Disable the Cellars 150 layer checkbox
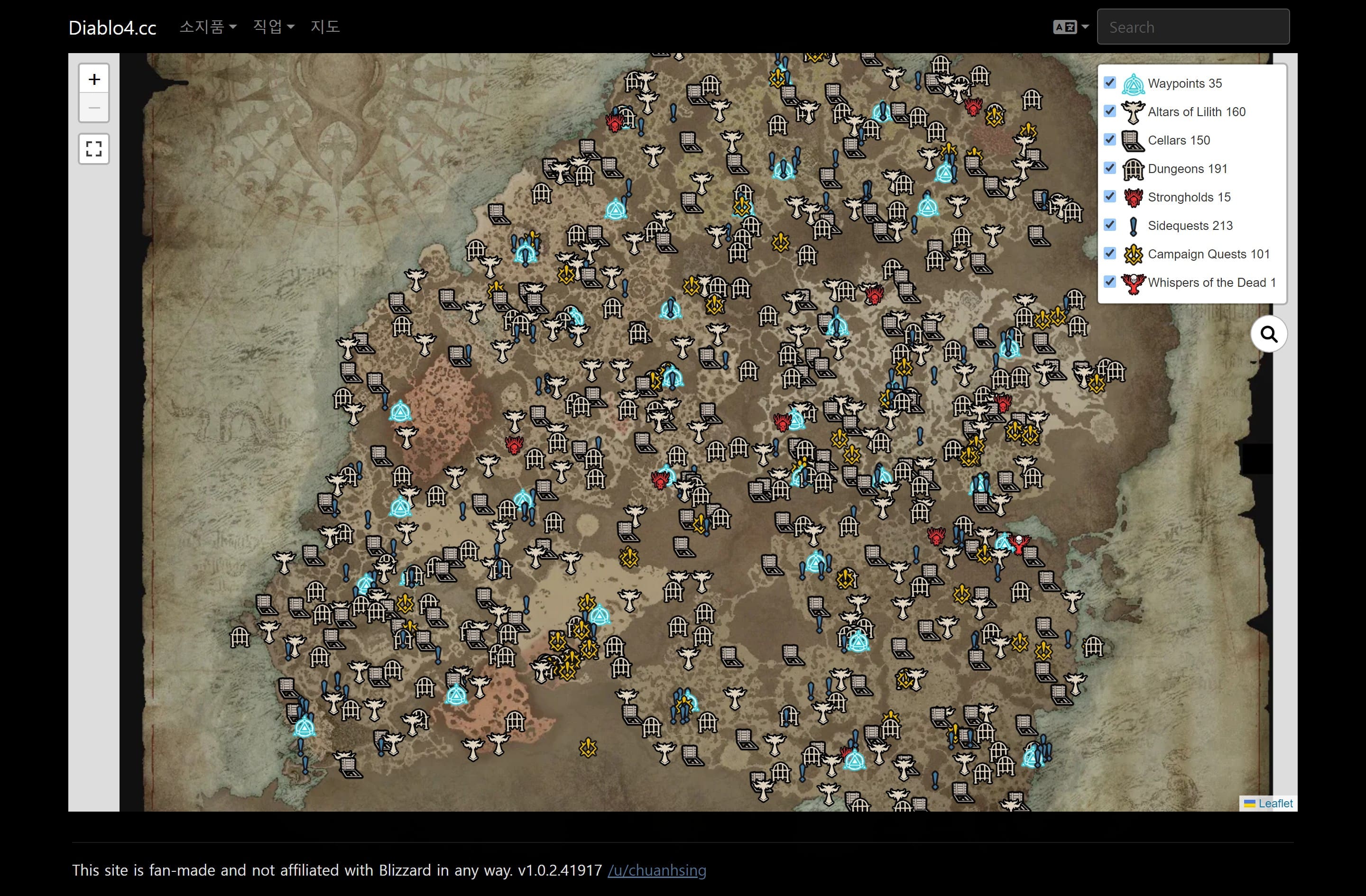The image size is (1366, 896). [1109, 139]
